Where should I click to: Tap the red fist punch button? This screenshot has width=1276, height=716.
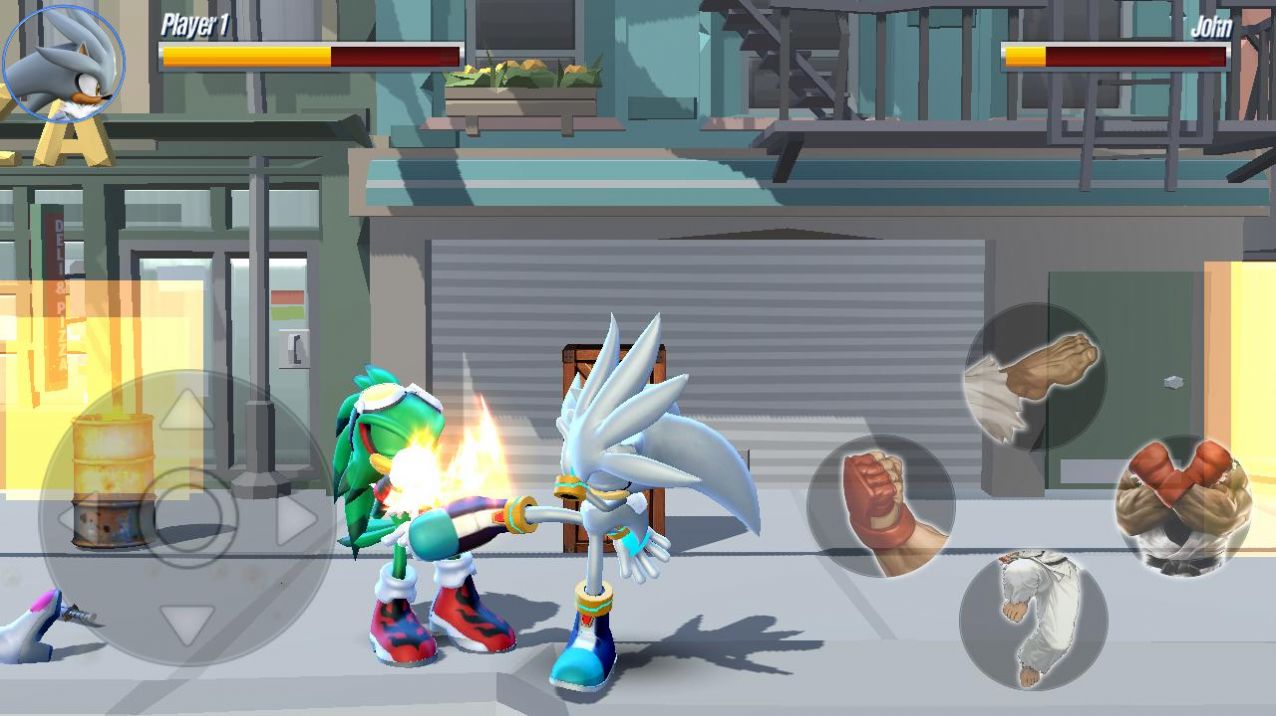coord(881,507)
